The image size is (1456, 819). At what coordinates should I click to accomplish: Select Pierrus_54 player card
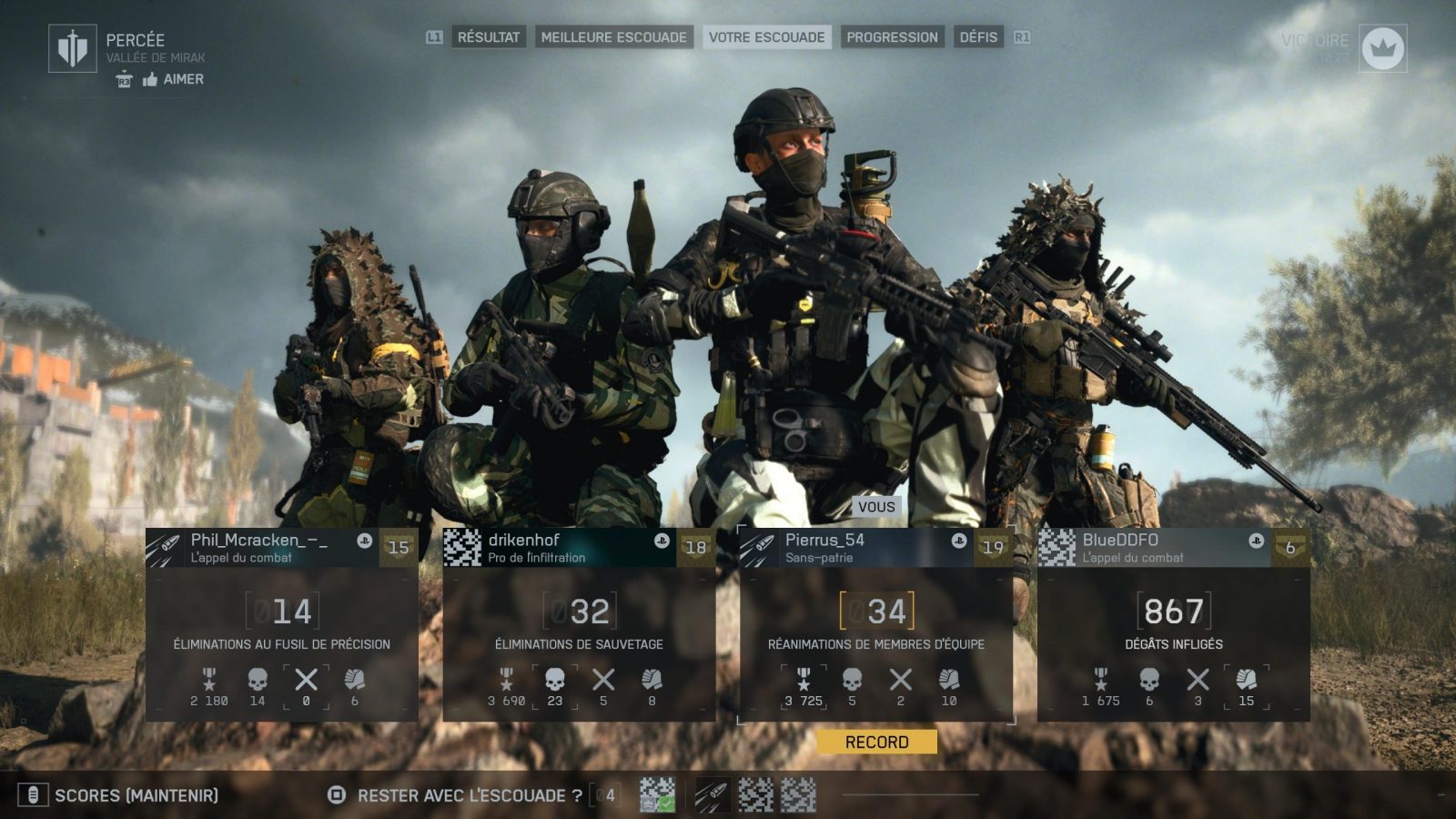click(x=876, y=624)
